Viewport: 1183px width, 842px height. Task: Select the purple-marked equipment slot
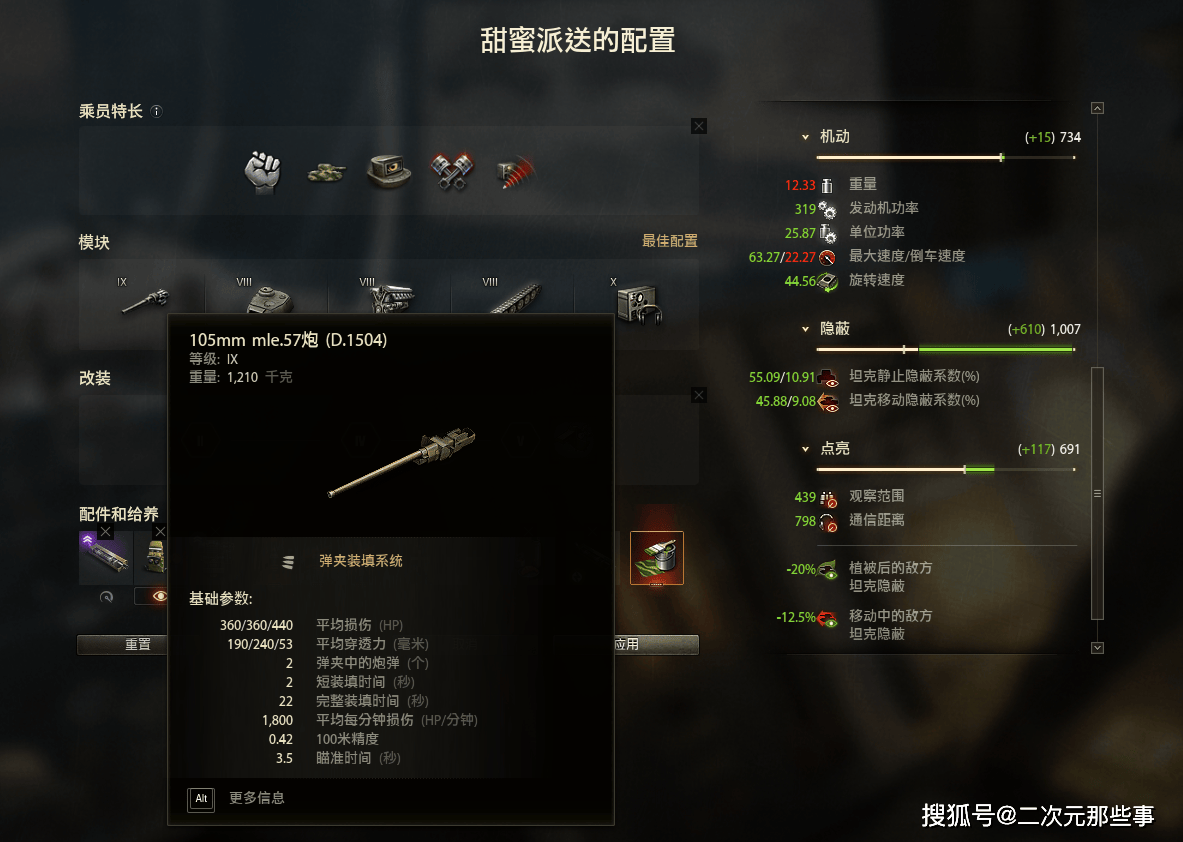tap(105, 557)
